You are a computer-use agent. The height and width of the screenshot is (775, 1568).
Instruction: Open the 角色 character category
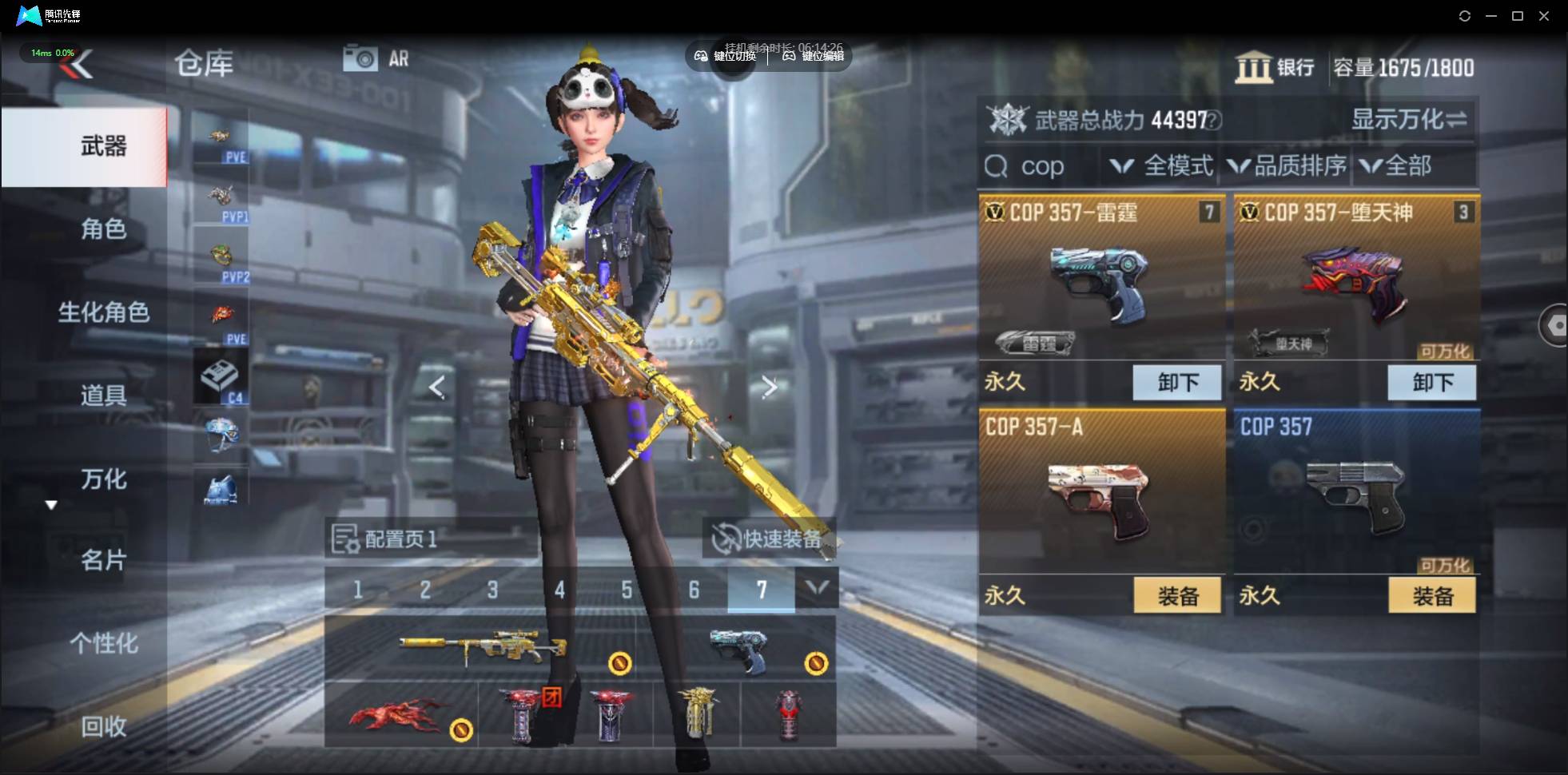coord(103,229)
